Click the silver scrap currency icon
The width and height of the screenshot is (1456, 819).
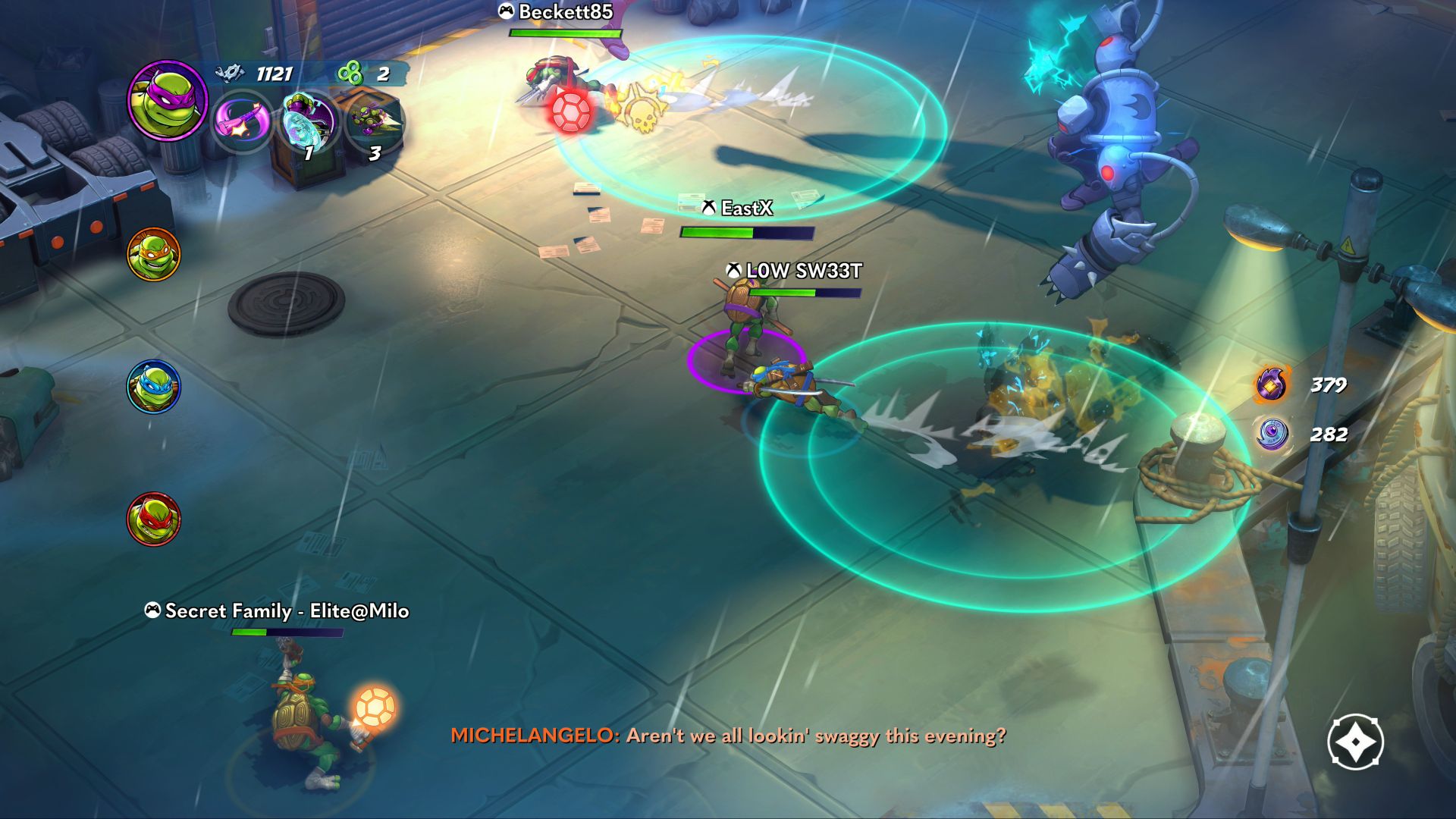pyautogui.click(x=230, y=73)
